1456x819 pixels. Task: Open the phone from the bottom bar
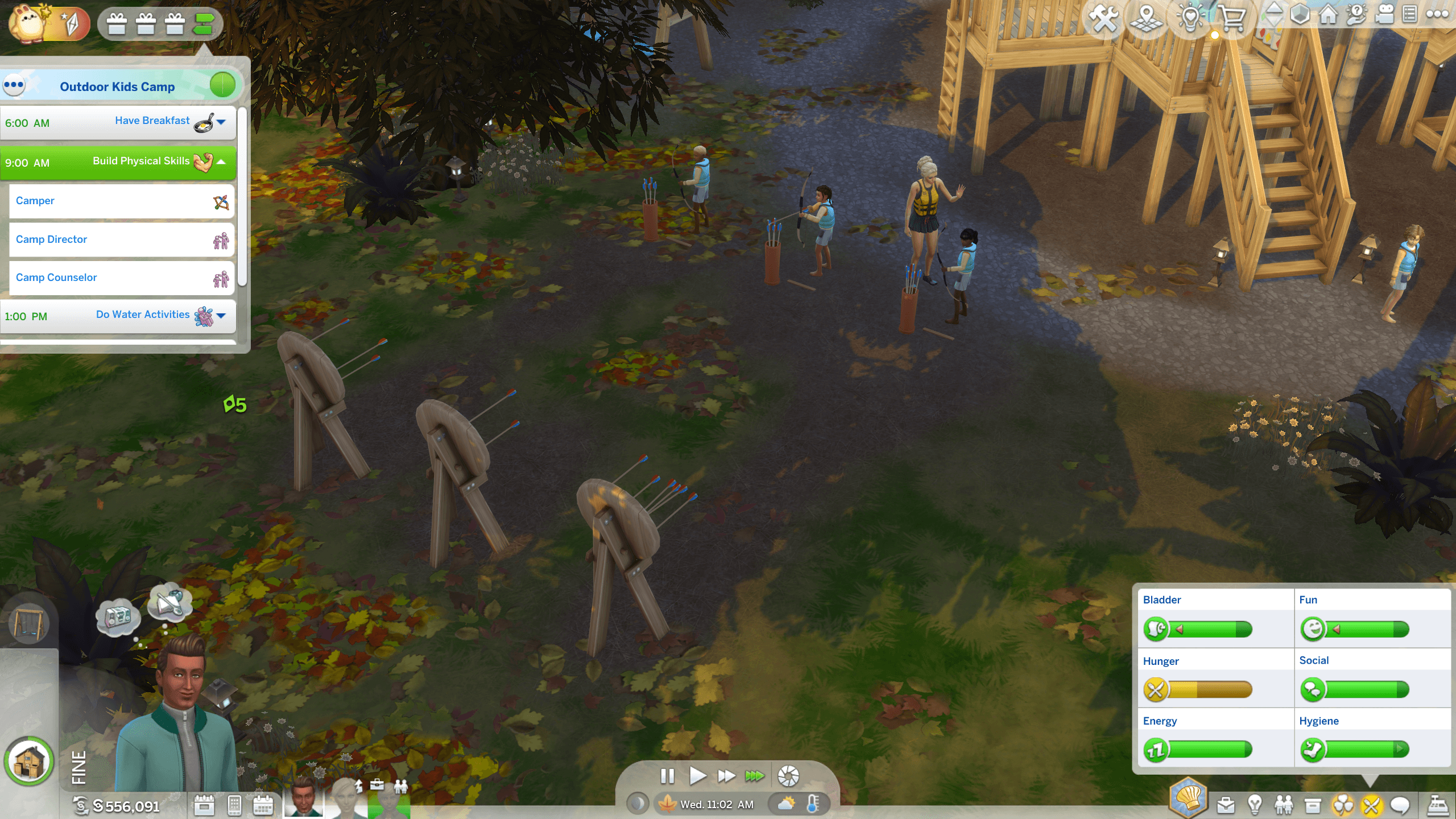[x=234, y=805]
